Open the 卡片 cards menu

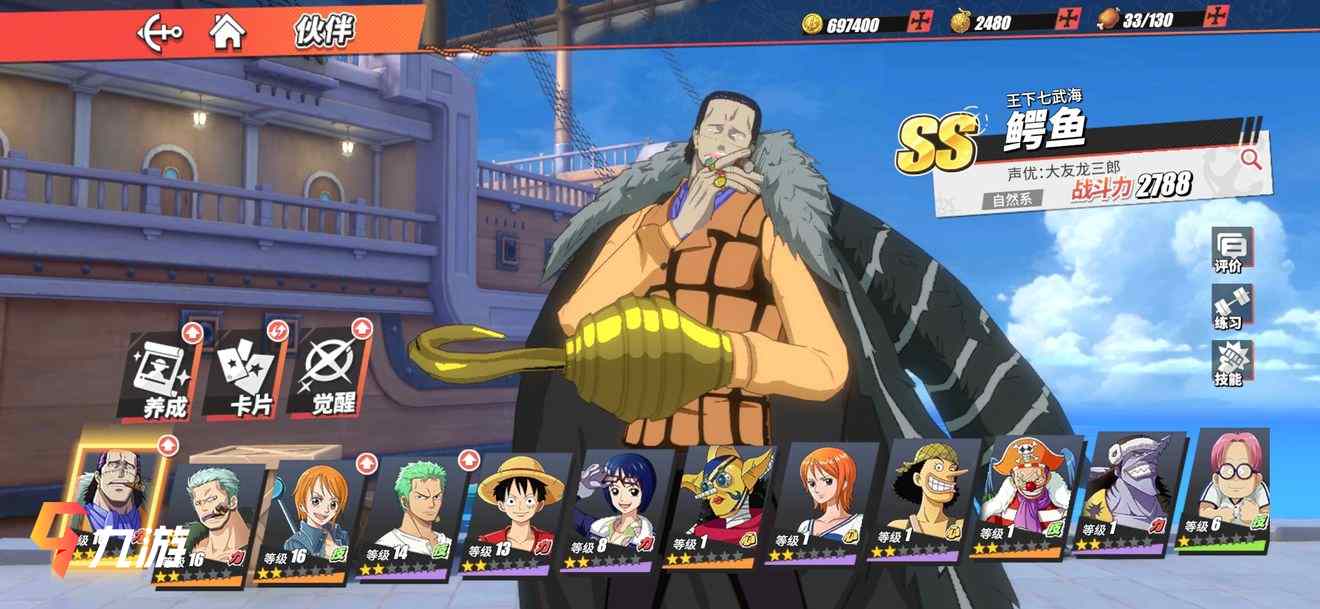coord(245,375)
